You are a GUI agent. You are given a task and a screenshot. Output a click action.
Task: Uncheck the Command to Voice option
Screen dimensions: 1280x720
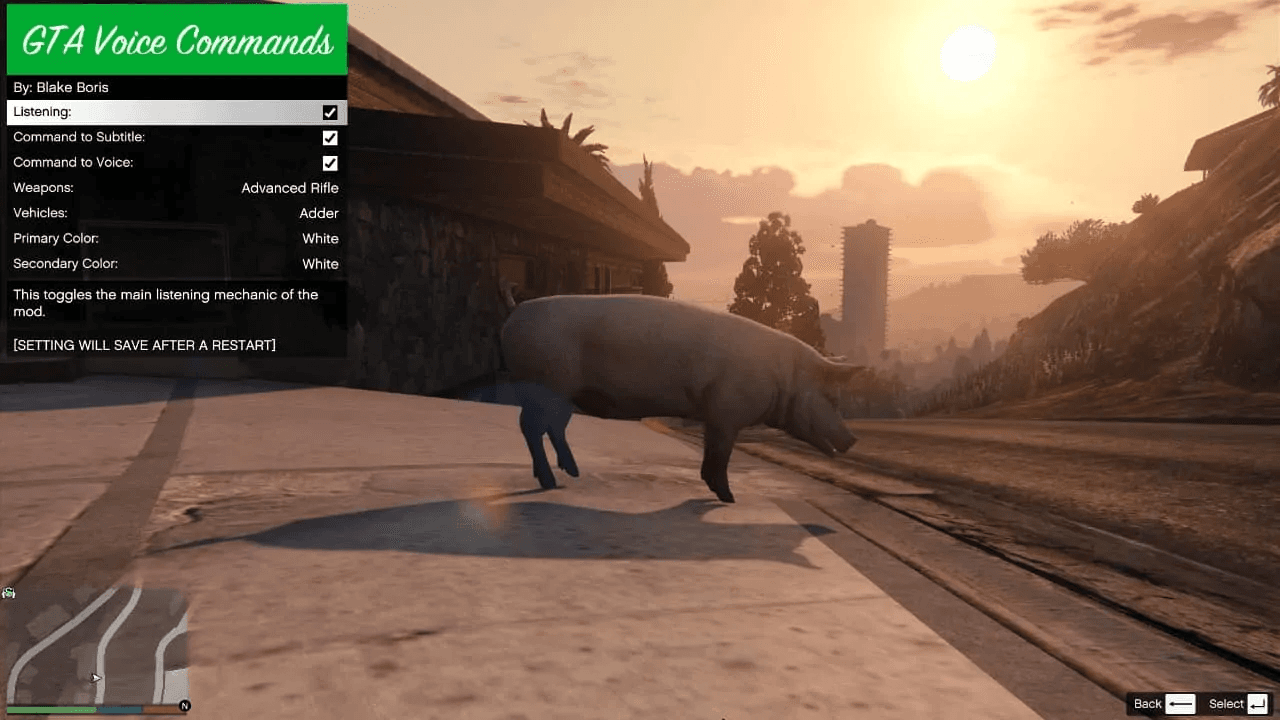[x=330, y=163]
